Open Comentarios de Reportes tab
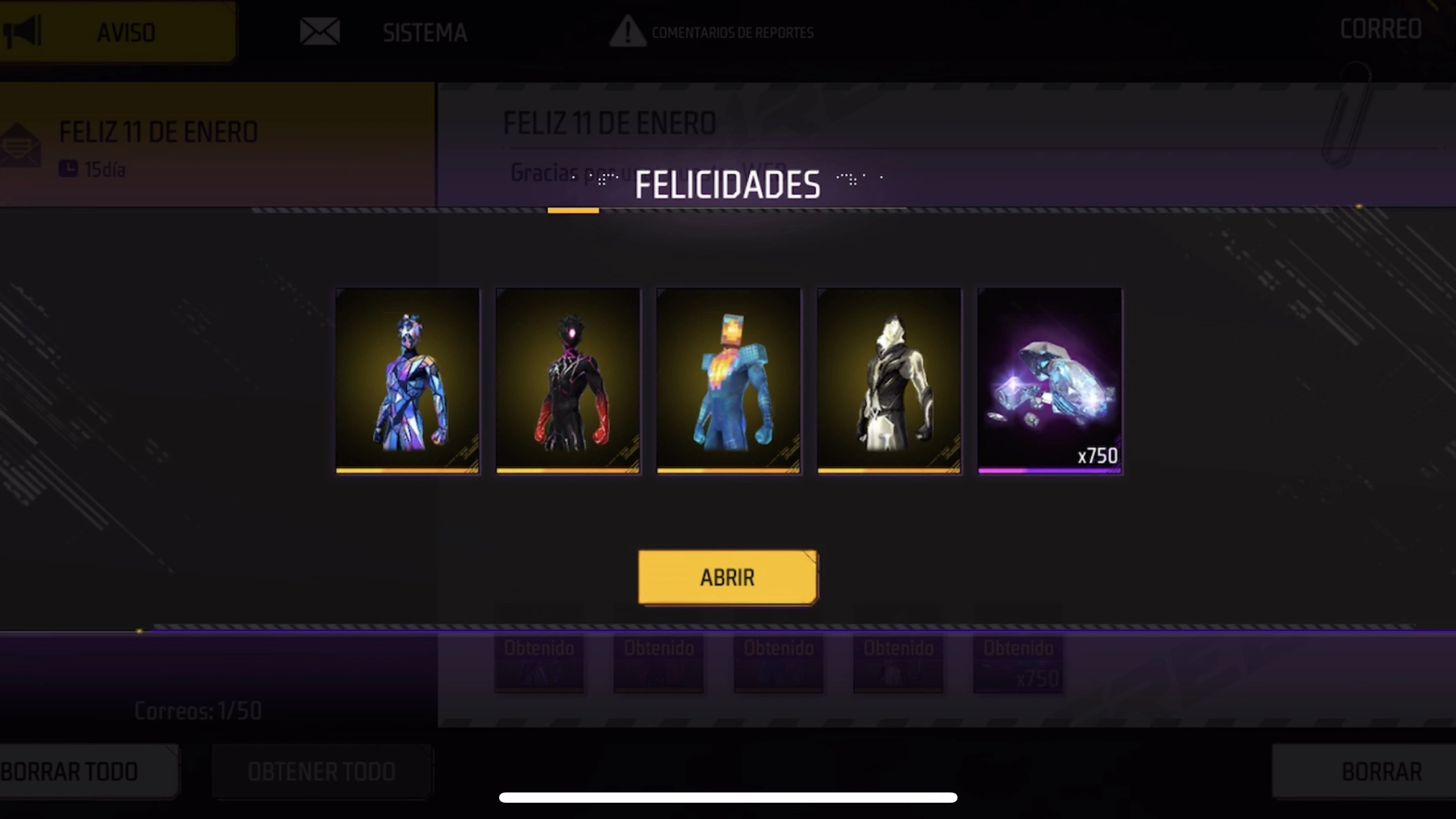 tap(712, 32)
